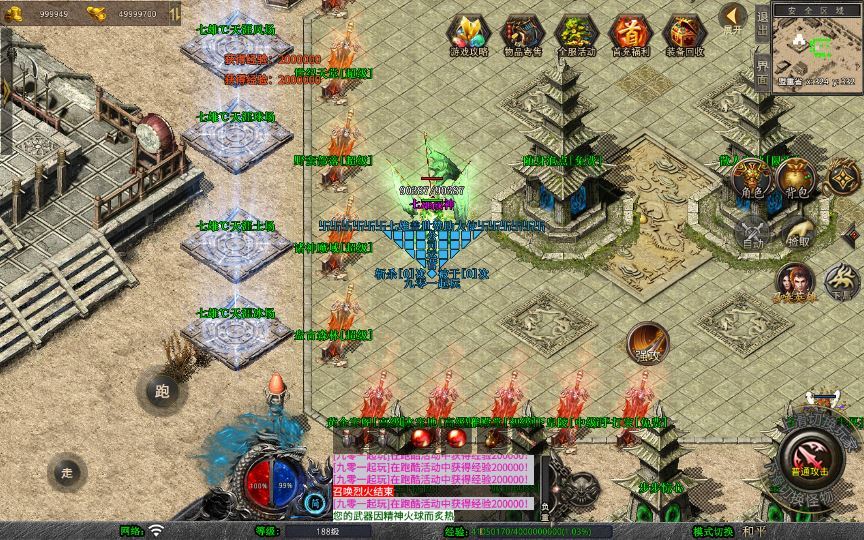This screenshot has height=540, width=864.
Task: Click the 展开 expand arrow button
Action: (733, 18)
